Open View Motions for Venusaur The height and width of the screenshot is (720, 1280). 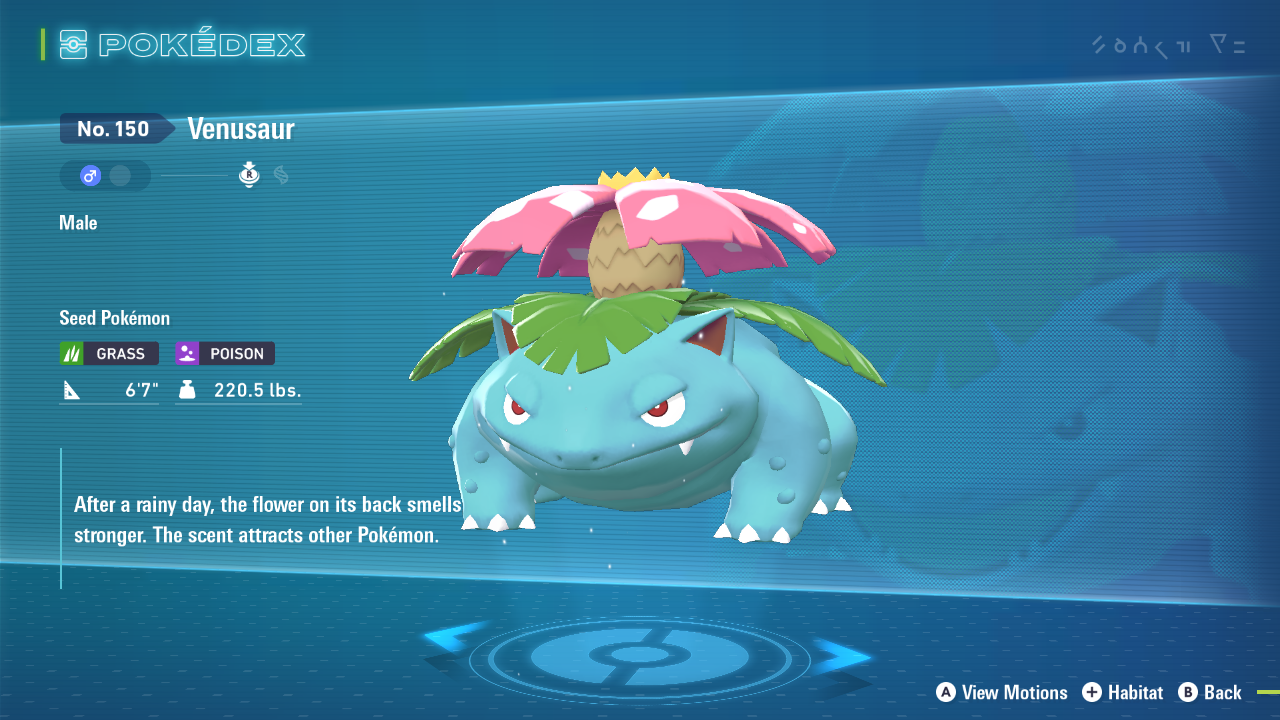pos(1002,692)
